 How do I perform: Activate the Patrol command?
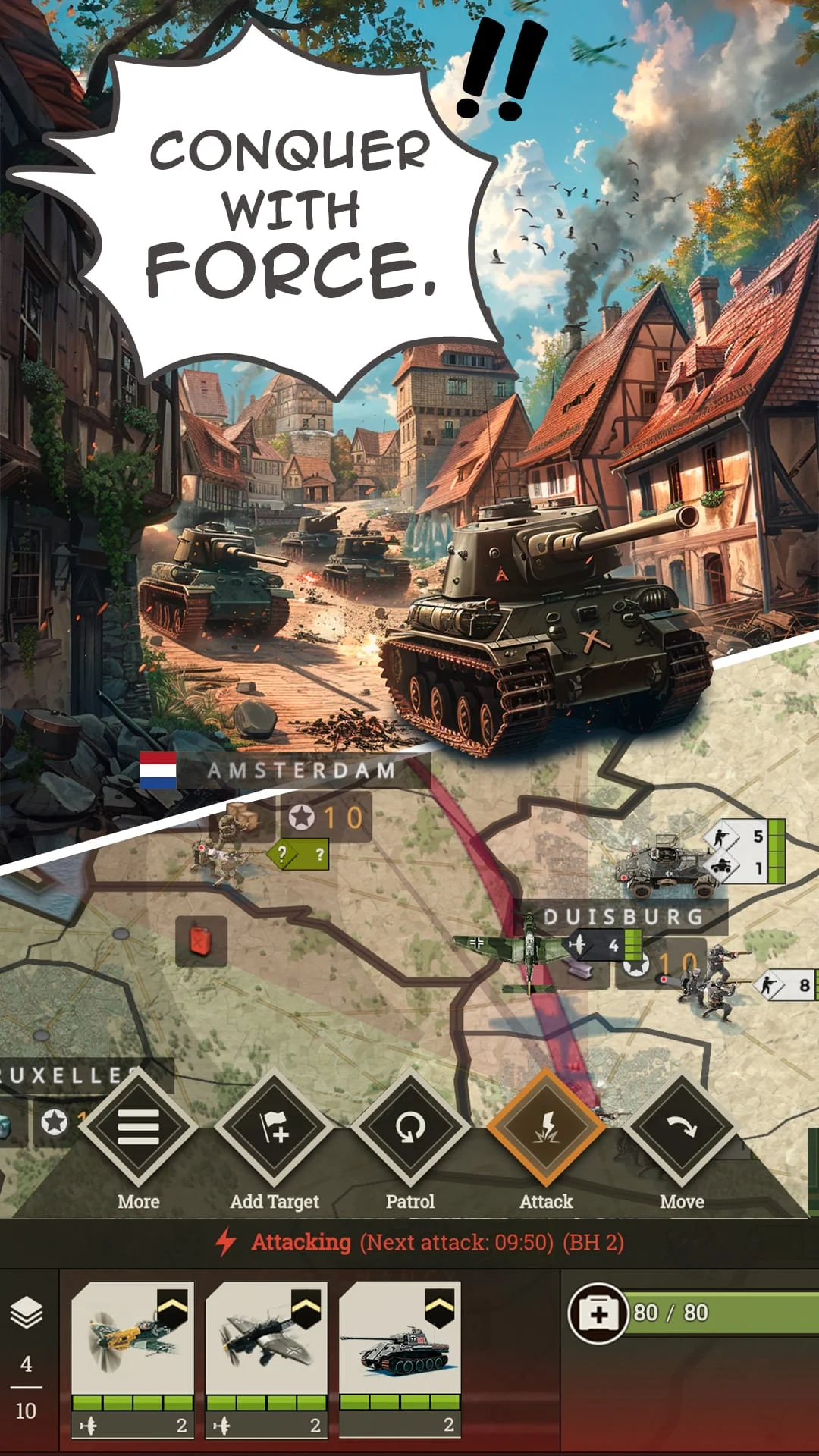(410, 1128)
